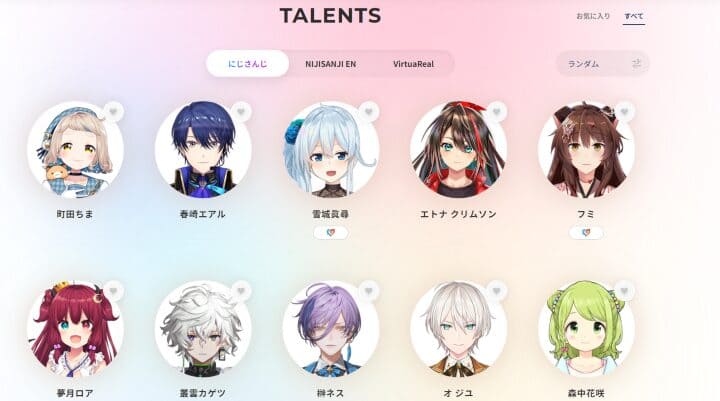Show お気に入り favorites list
Screen dimensions: 720x401
[x=590, y=17]
